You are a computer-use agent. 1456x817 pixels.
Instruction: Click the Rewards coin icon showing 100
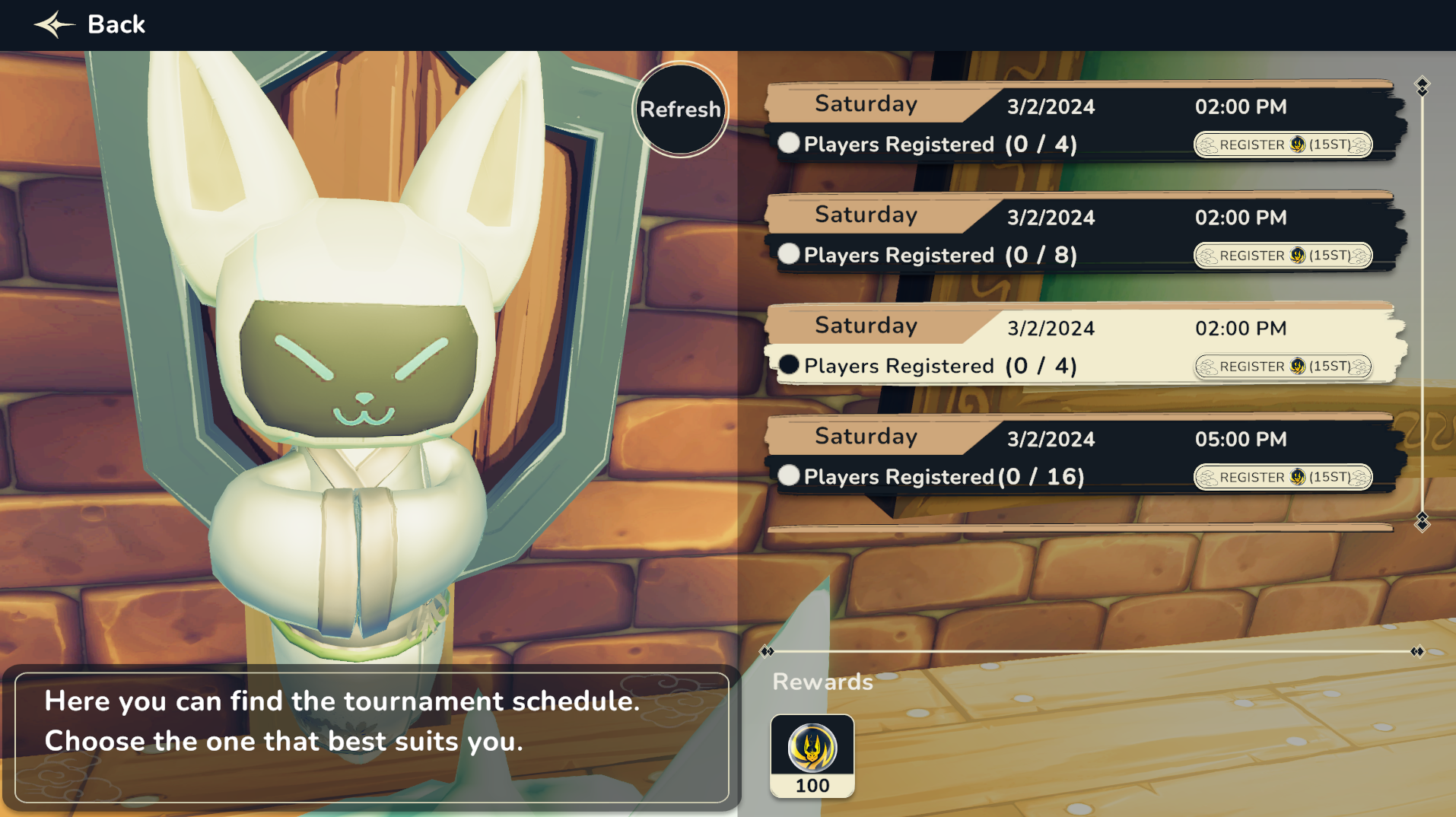(x=812, y=755)
